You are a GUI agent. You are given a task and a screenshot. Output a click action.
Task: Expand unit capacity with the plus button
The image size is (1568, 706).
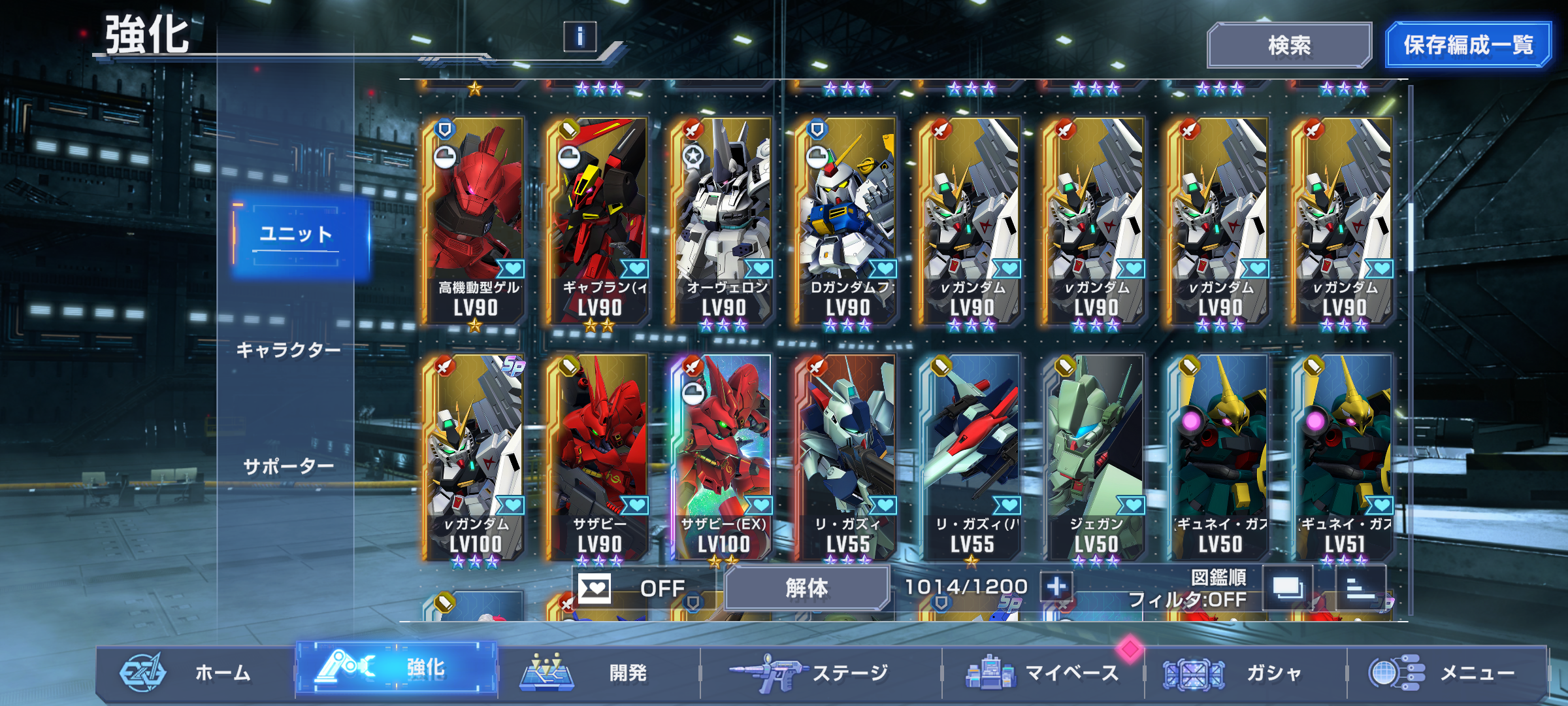1056,586
